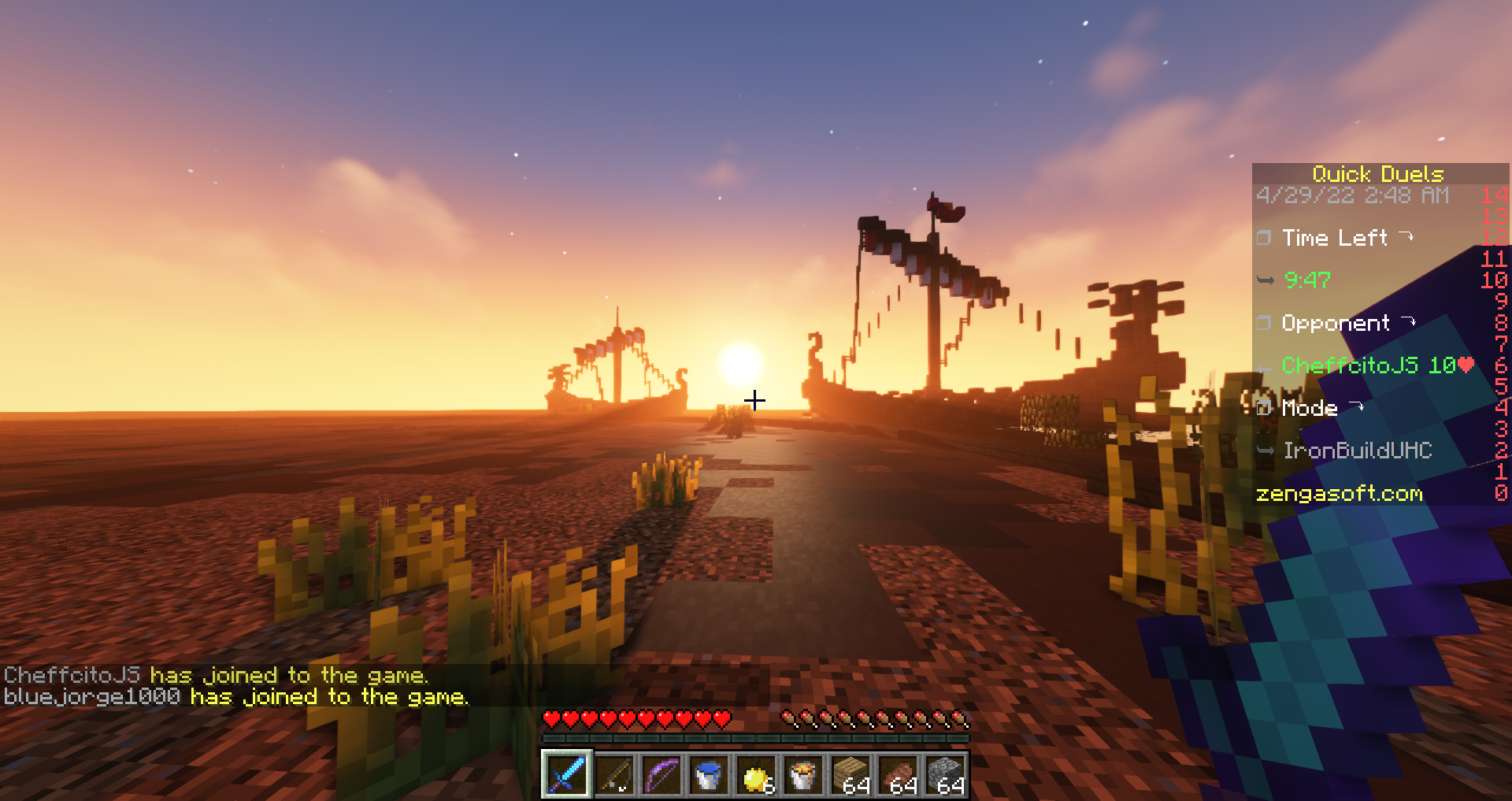Image resolution: width=1512 pixels, height=801 pixels.
Task: Select the diamond sword hotbar slot
Action: (x=566, y=775)
